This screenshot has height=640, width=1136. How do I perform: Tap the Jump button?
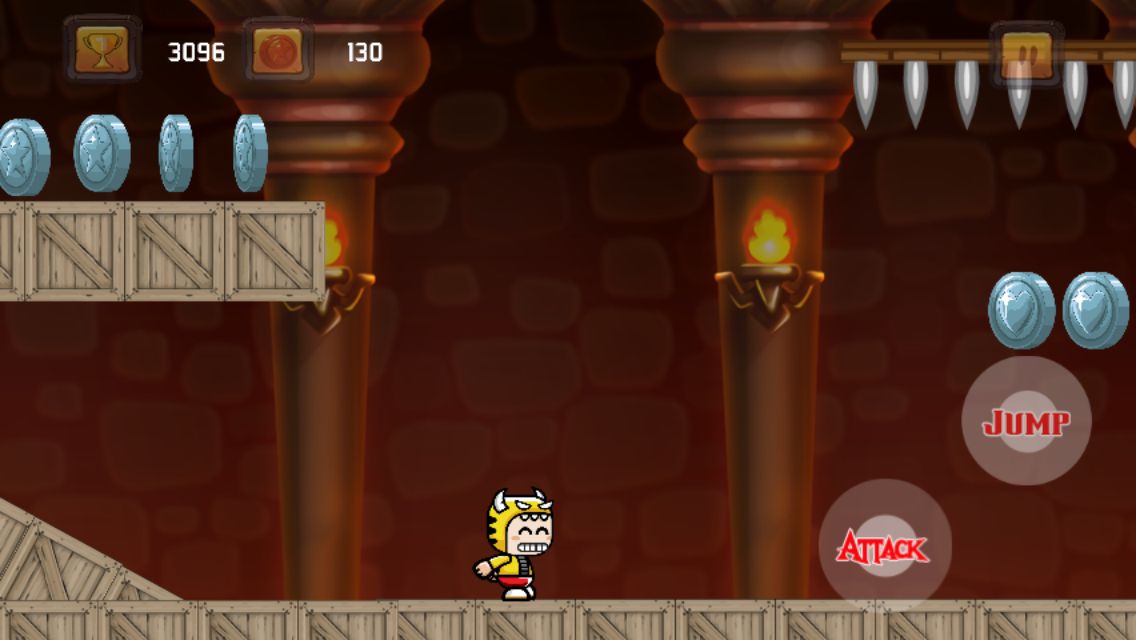click(x=1026, y=422)
